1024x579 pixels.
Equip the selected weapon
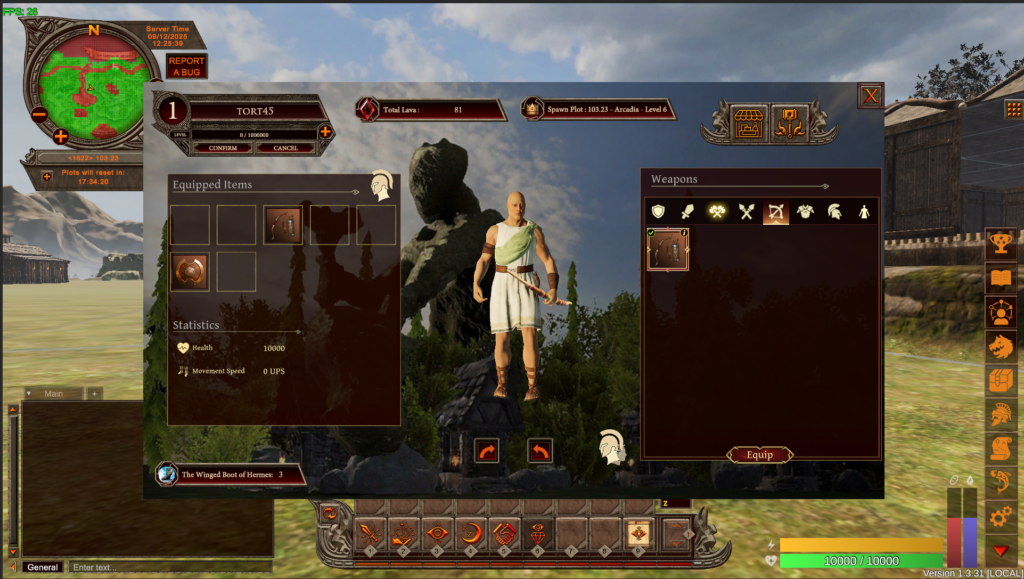click(x=760, y=455)
